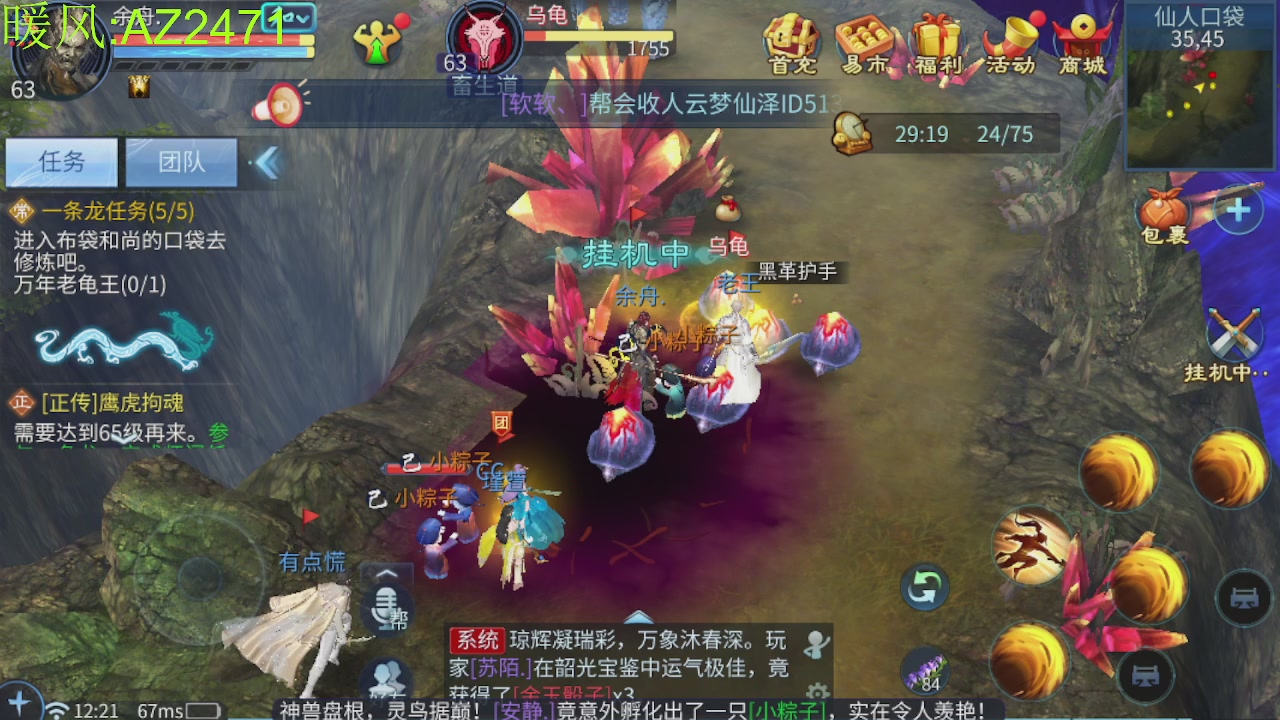
Task: Switch to the 任务 quest tab
Action: [x=60, y=161]
